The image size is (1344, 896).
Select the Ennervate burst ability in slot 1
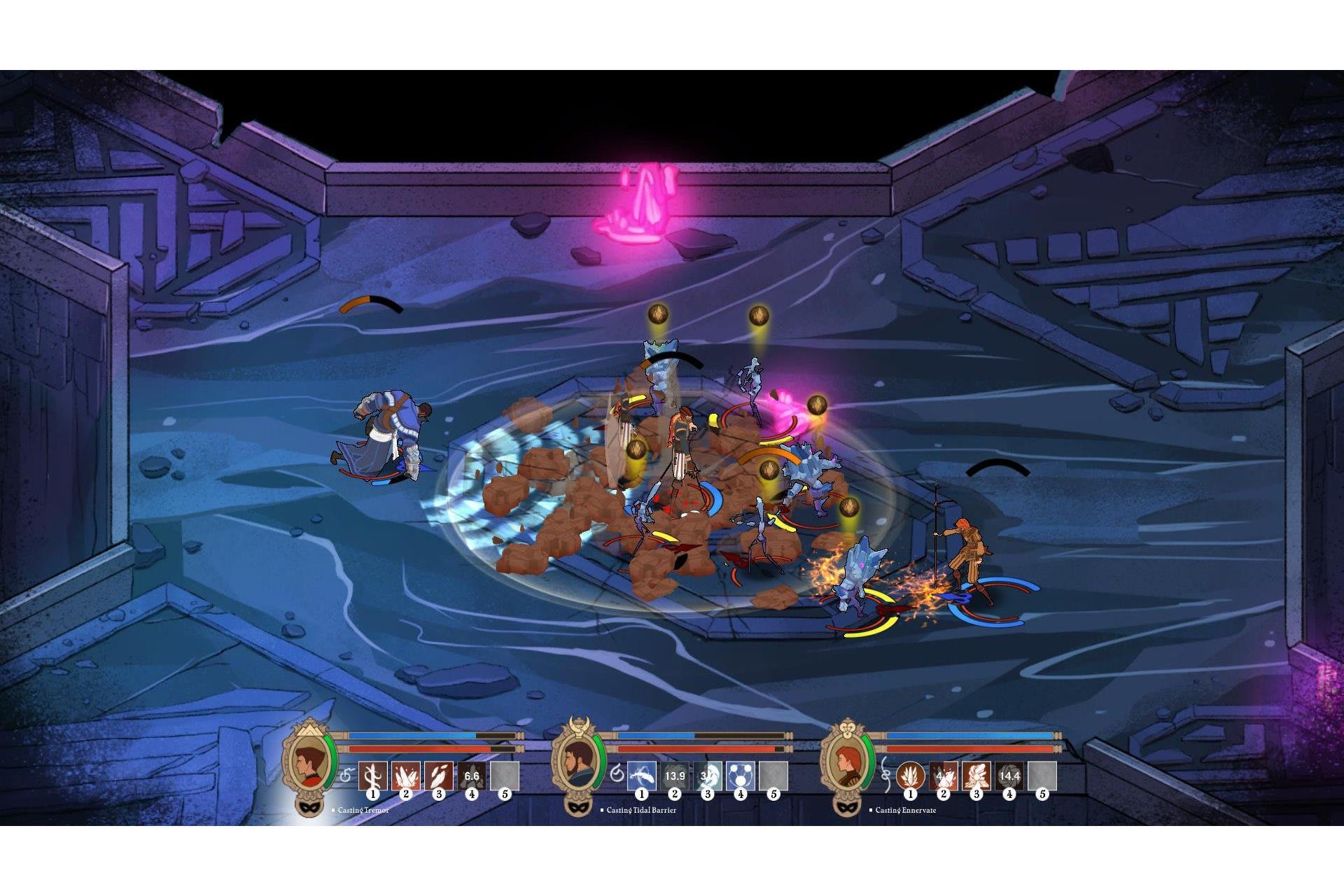coord(910,776)
